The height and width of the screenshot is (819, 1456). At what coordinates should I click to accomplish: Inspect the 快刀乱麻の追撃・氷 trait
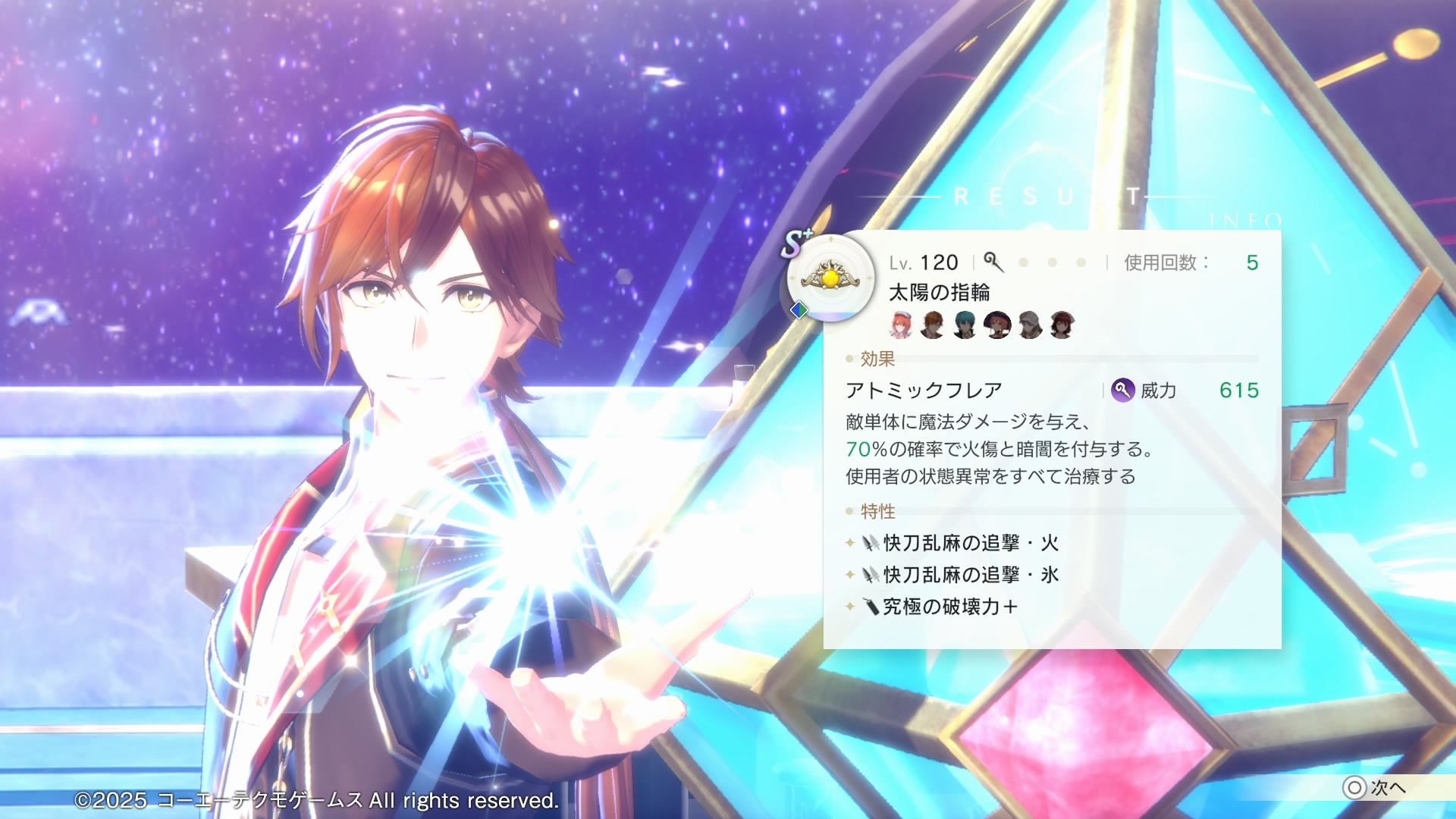(x=970, y=575)
